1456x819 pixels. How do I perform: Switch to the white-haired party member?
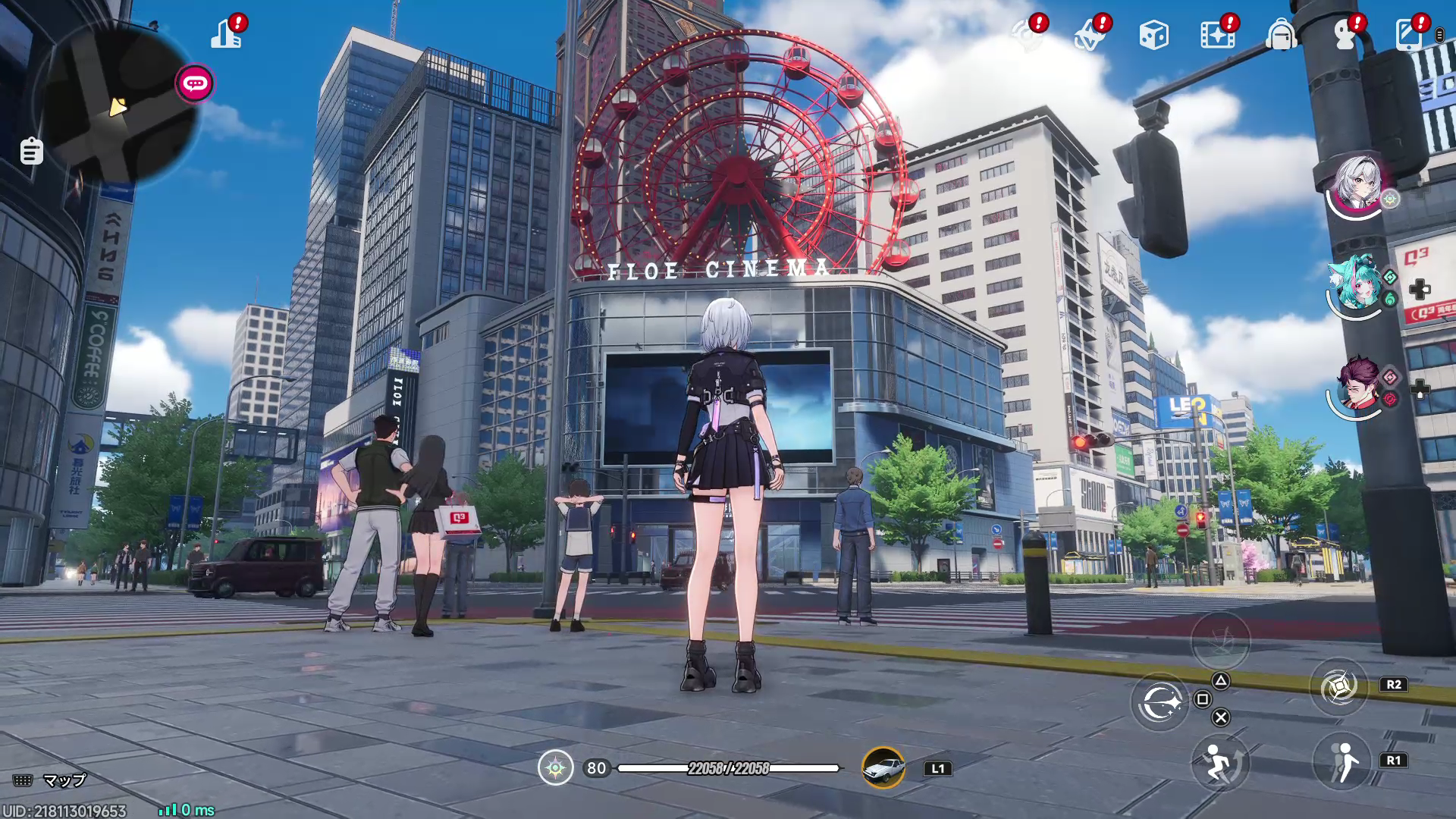[x=1357, y=184]
